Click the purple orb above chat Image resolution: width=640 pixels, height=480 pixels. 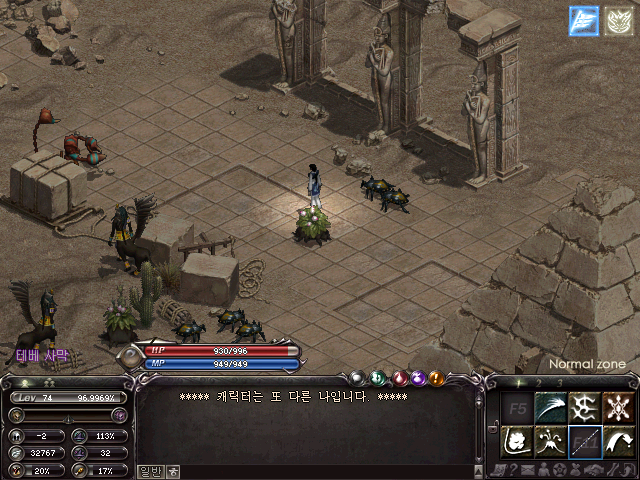[417, 378]
